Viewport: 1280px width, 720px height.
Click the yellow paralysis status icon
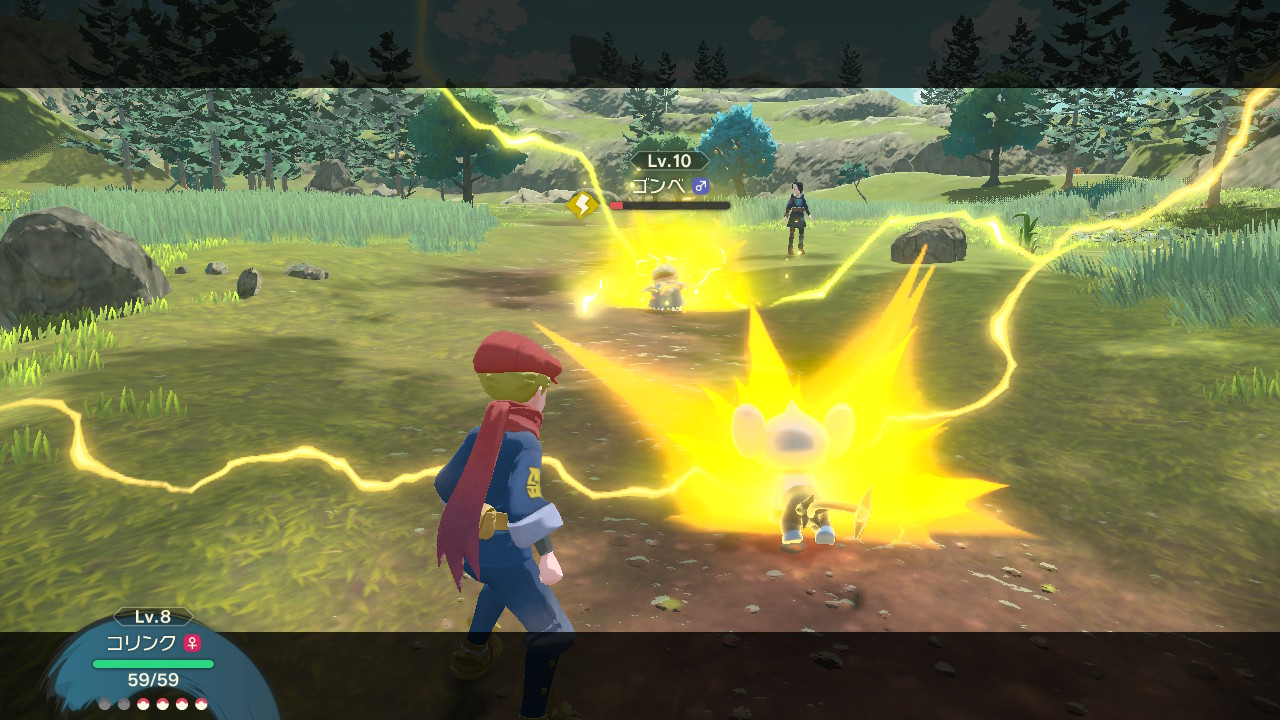tap(582, 205)
